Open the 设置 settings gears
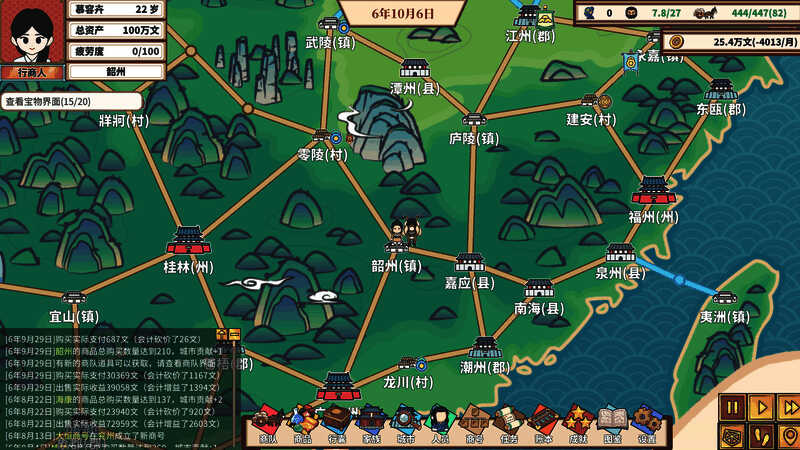800x450 pixels. tap(647, 423)
